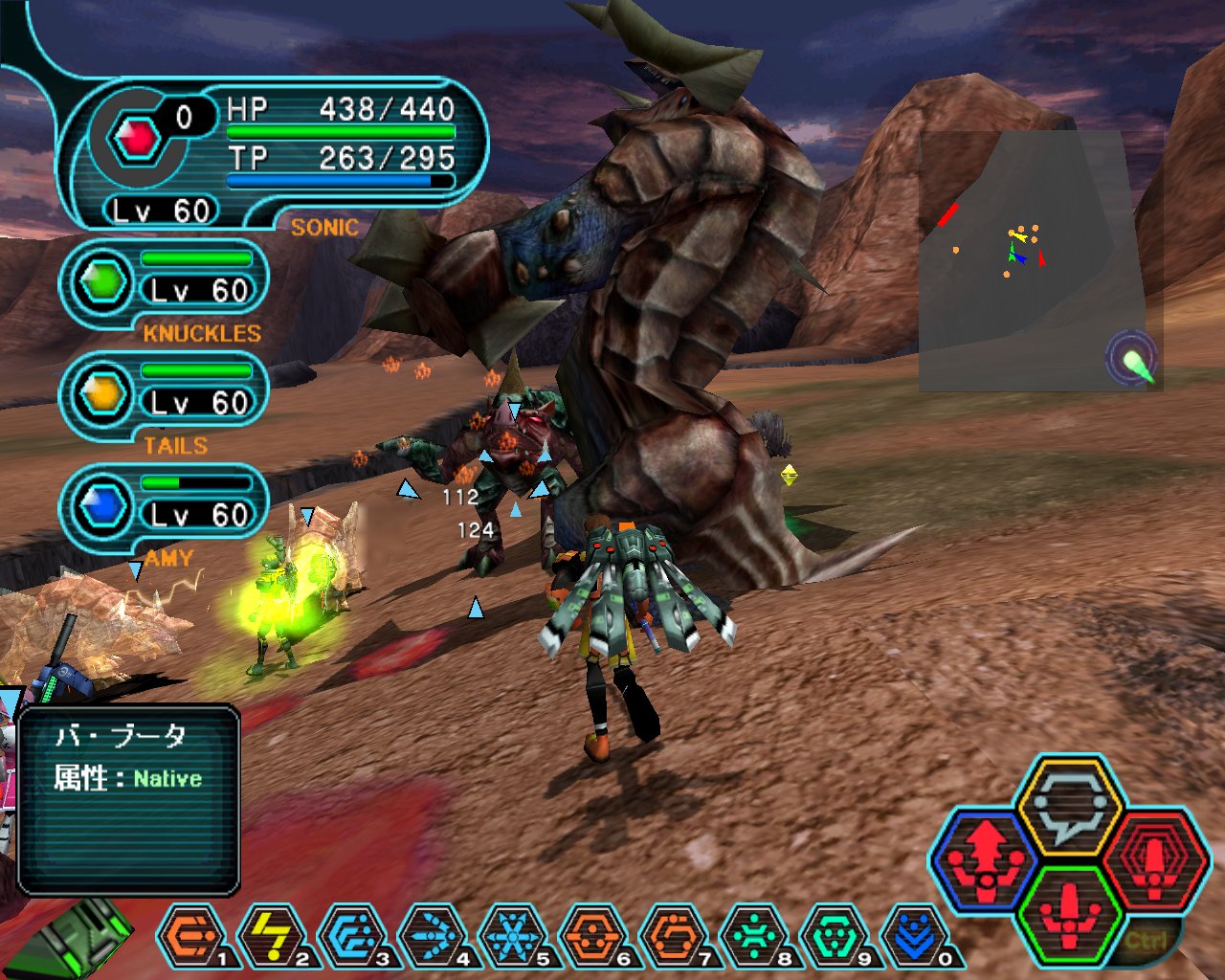Trigger the blue arrow technique in slot 4
The height and width of the screenshot is (980, 1225).
point(434,936)
